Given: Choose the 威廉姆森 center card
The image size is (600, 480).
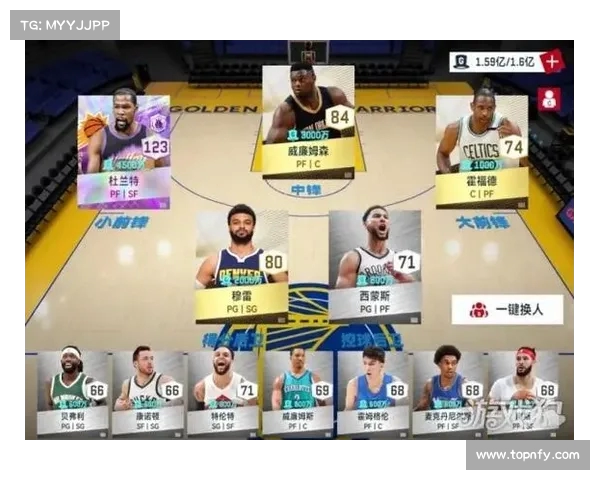Looking at the screenshot, I should pyautogui.click(x=308, y=120).
